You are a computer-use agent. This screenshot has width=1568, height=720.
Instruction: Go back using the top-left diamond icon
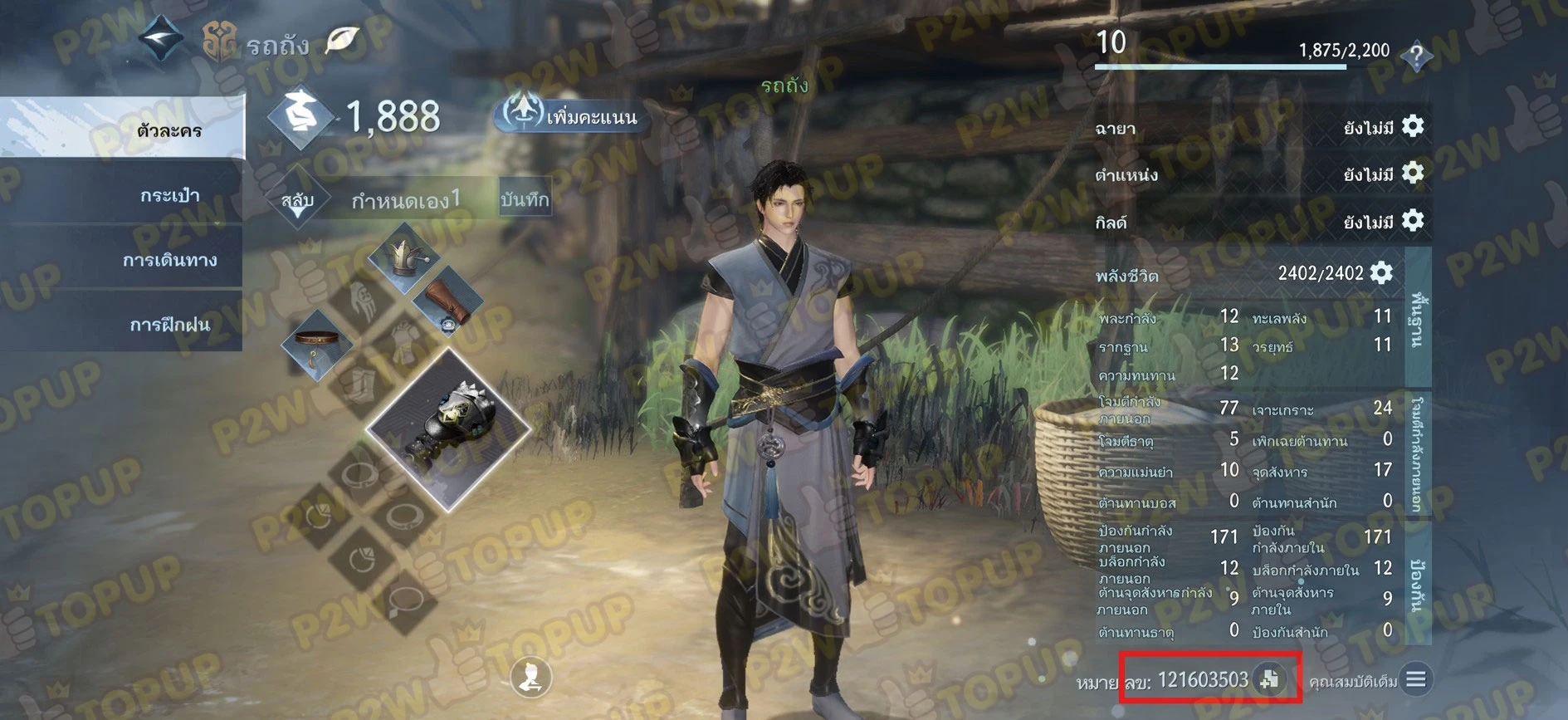161,37
